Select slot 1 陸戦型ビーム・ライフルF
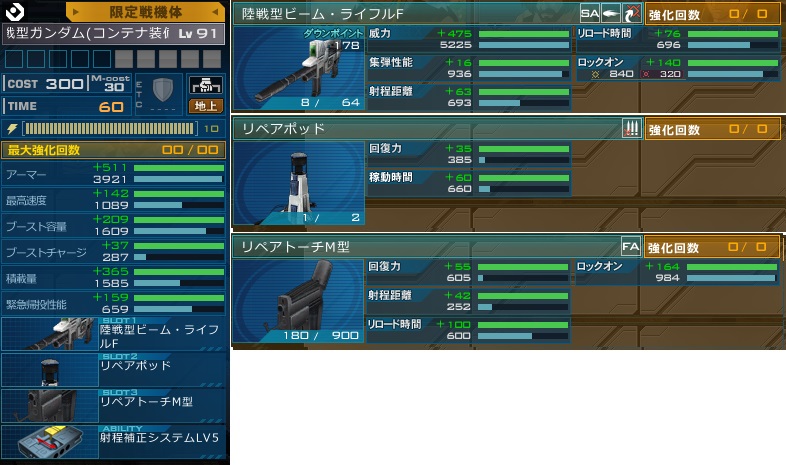The width and height of the screenshot is (786, 465). click(x=114, y=334)
